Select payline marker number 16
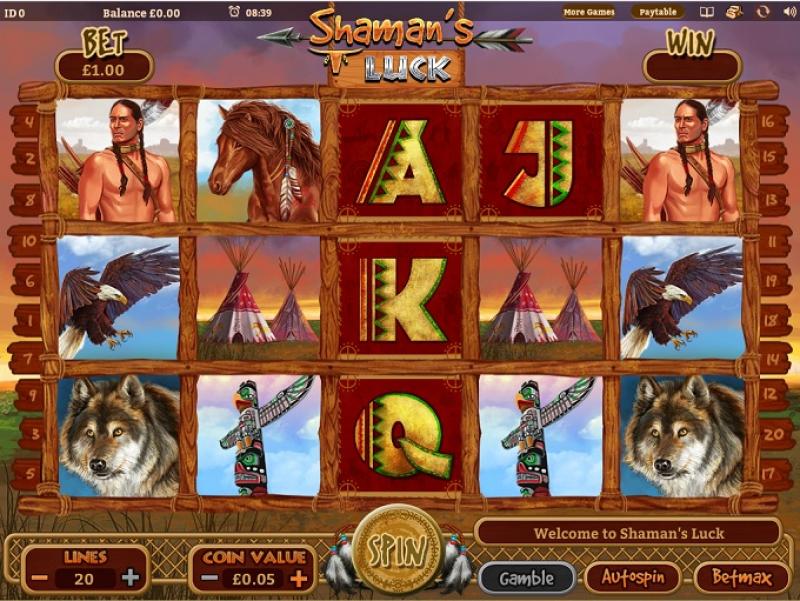 [772, 122]
